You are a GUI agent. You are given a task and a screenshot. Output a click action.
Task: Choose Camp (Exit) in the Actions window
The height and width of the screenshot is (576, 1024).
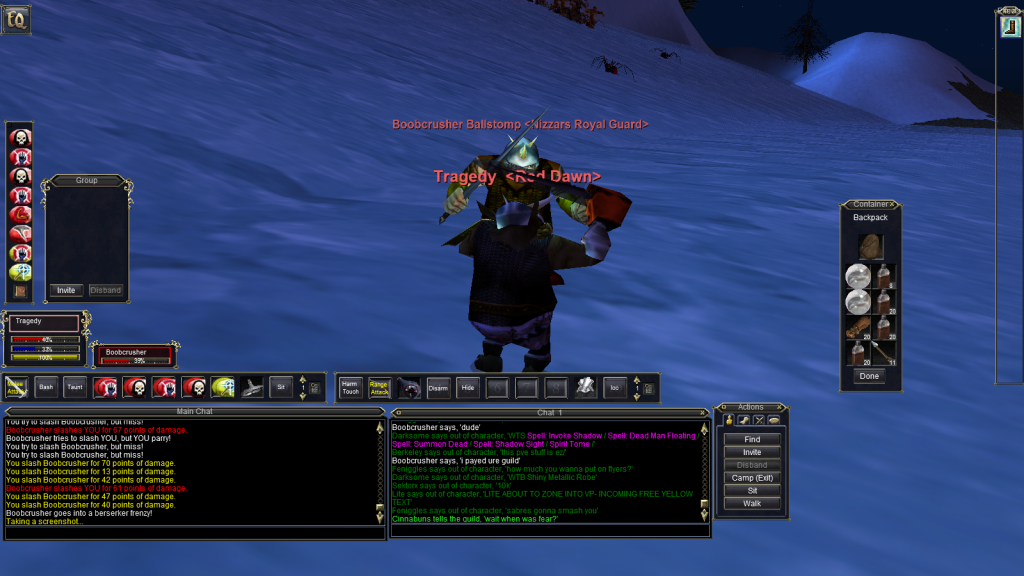coord(752,478)
